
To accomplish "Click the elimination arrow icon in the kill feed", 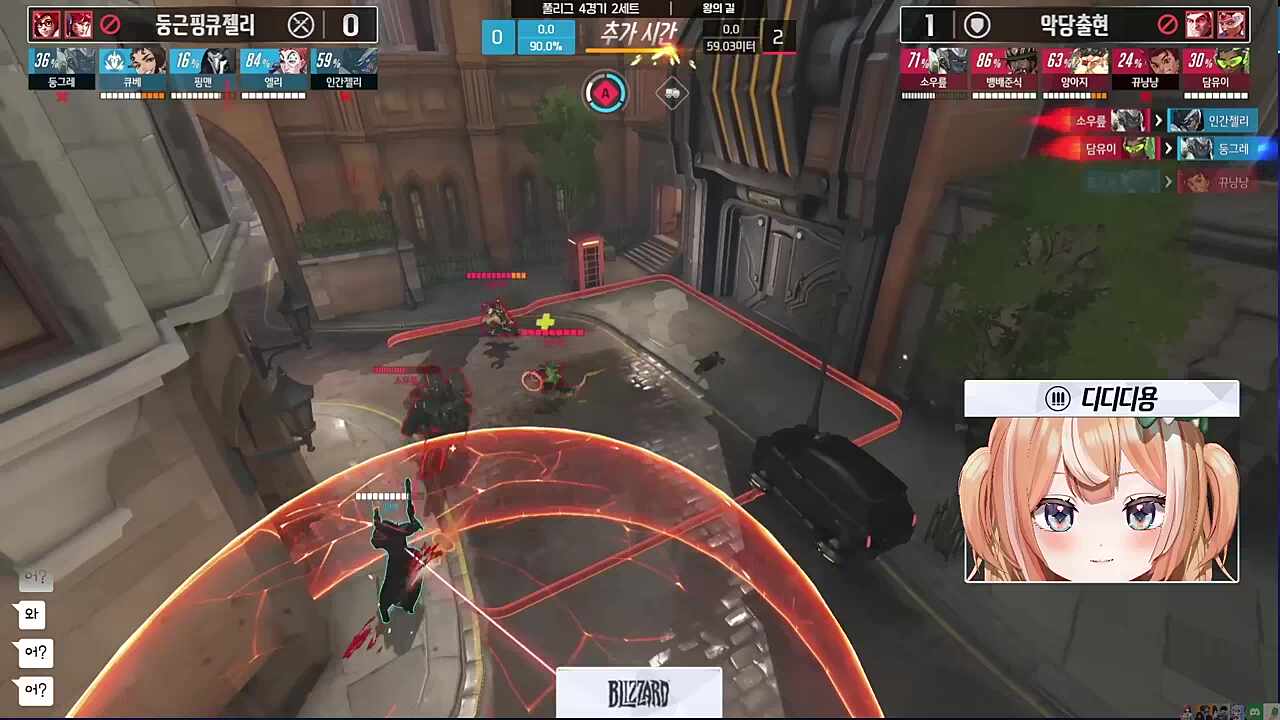I will coord(1157,120).
